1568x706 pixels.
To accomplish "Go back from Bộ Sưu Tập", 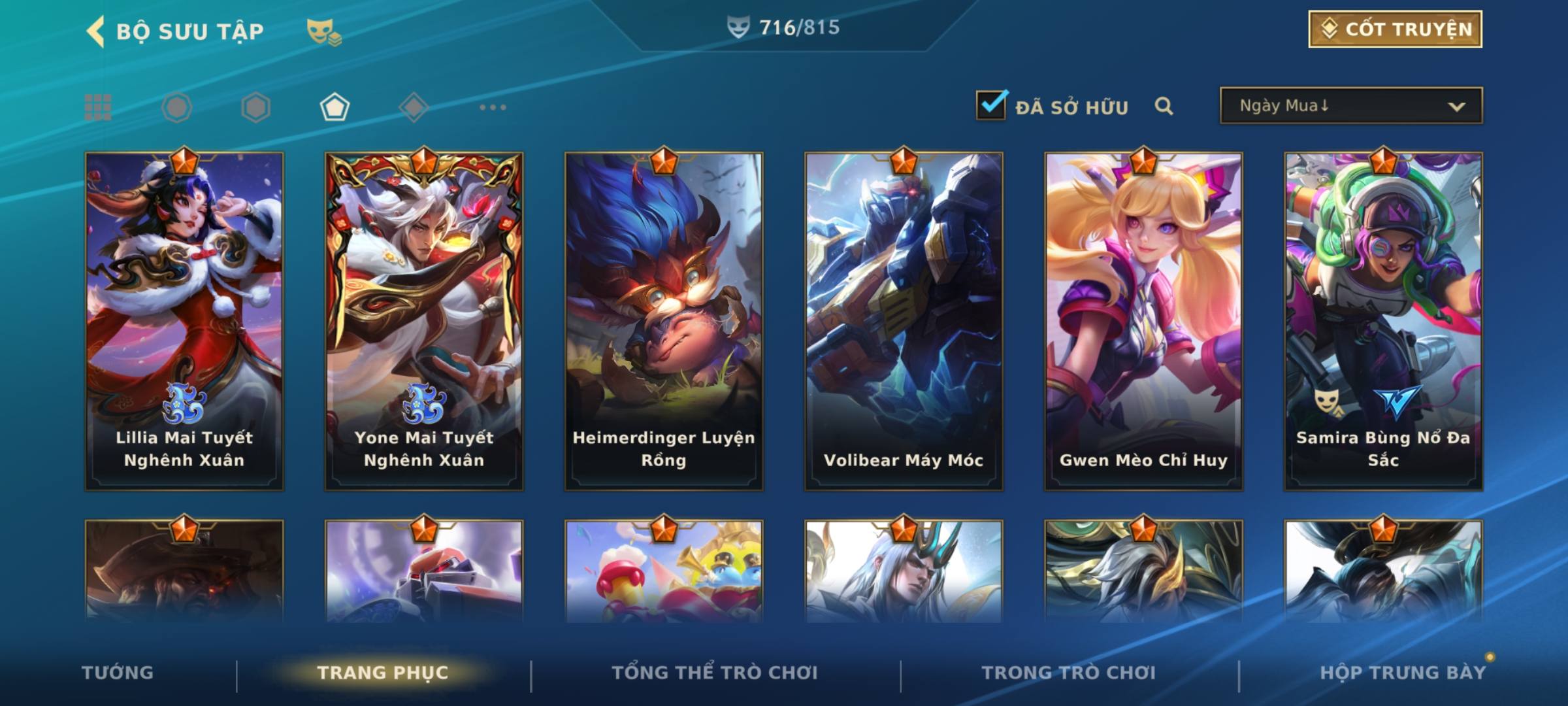I will pos(96,31).
